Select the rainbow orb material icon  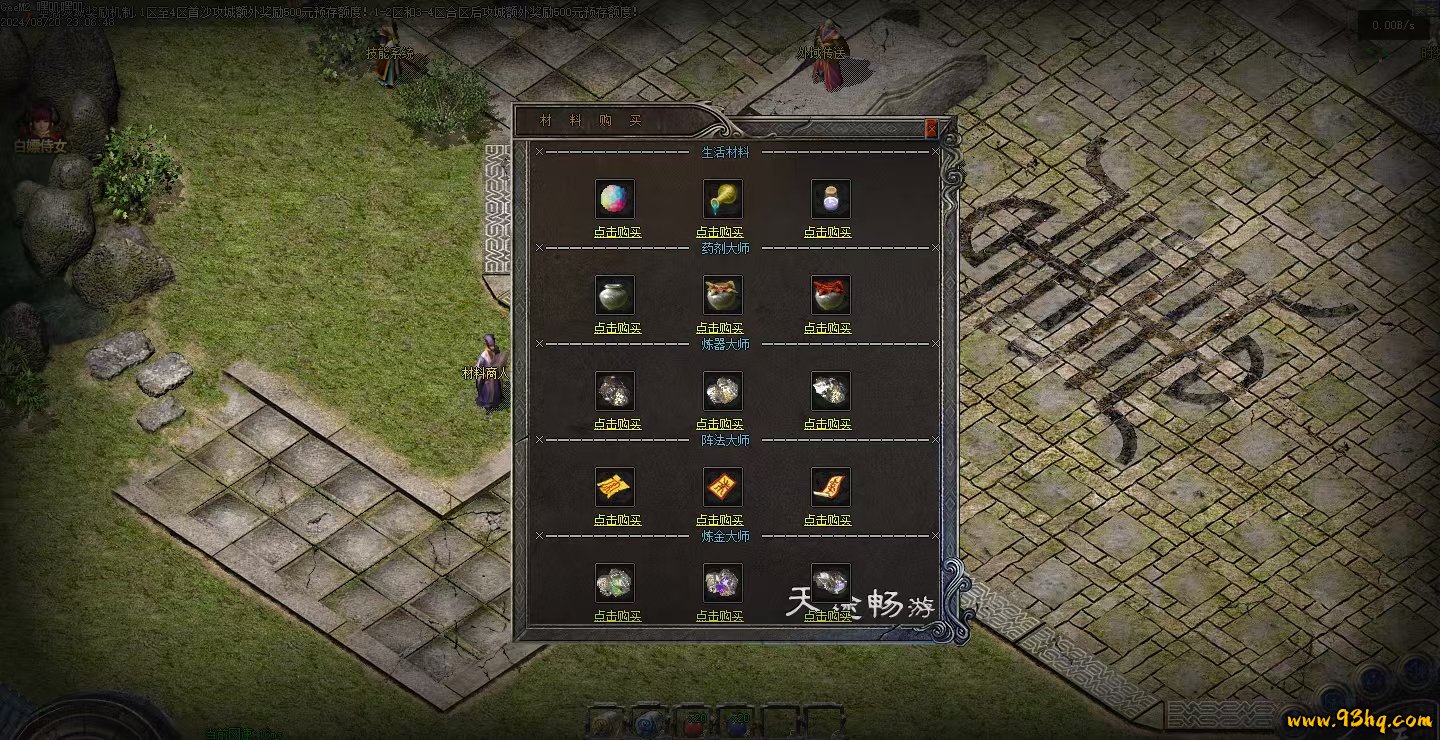[x=615, y=199]
